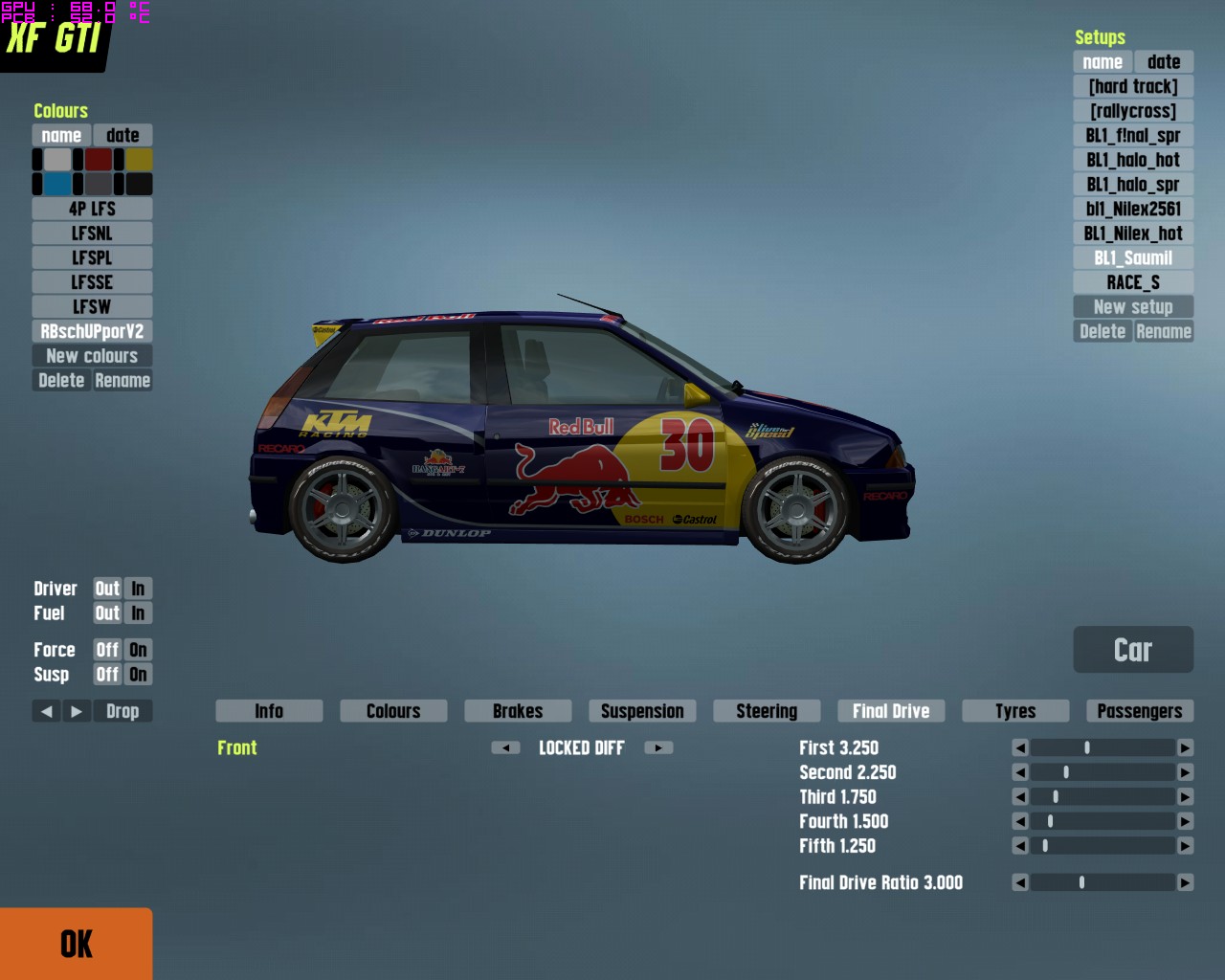Increase the Final Drive Ratio with right arrow
The image size is (1225, 980).
(1186, 882)
